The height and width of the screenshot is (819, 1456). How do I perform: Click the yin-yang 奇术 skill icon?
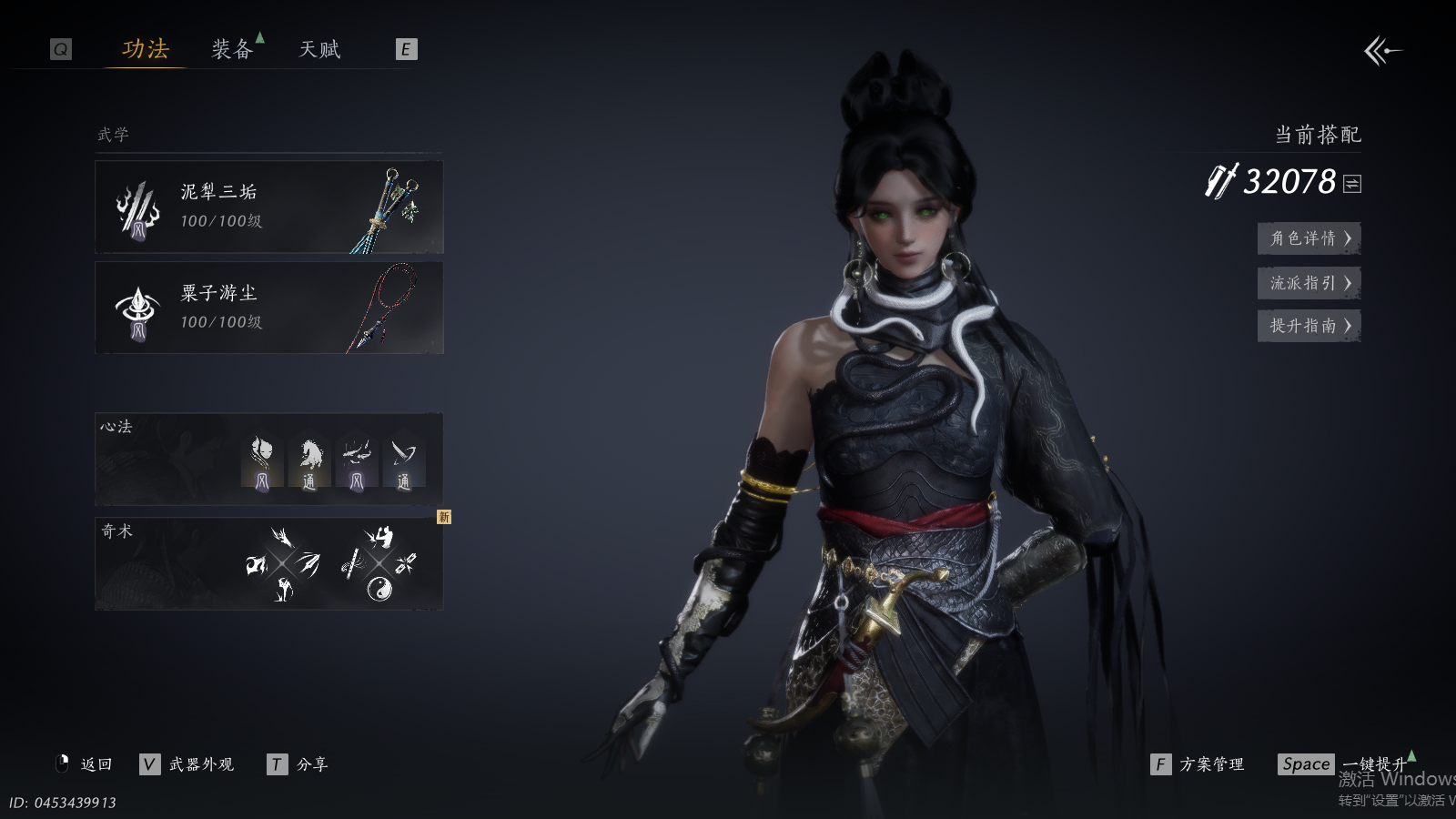pos(379,590)
